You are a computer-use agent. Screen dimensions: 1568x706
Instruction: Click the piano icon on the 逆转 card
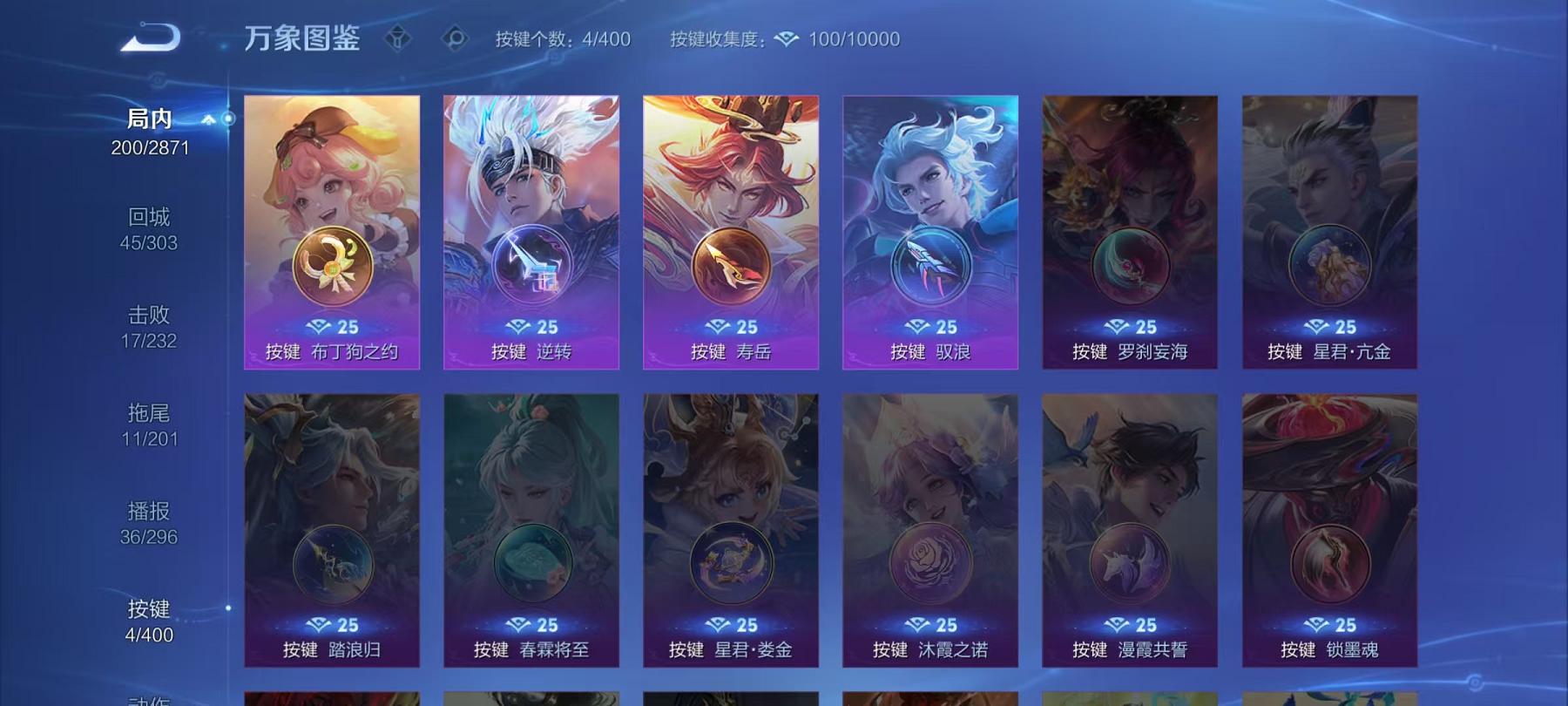pos(532,261)
